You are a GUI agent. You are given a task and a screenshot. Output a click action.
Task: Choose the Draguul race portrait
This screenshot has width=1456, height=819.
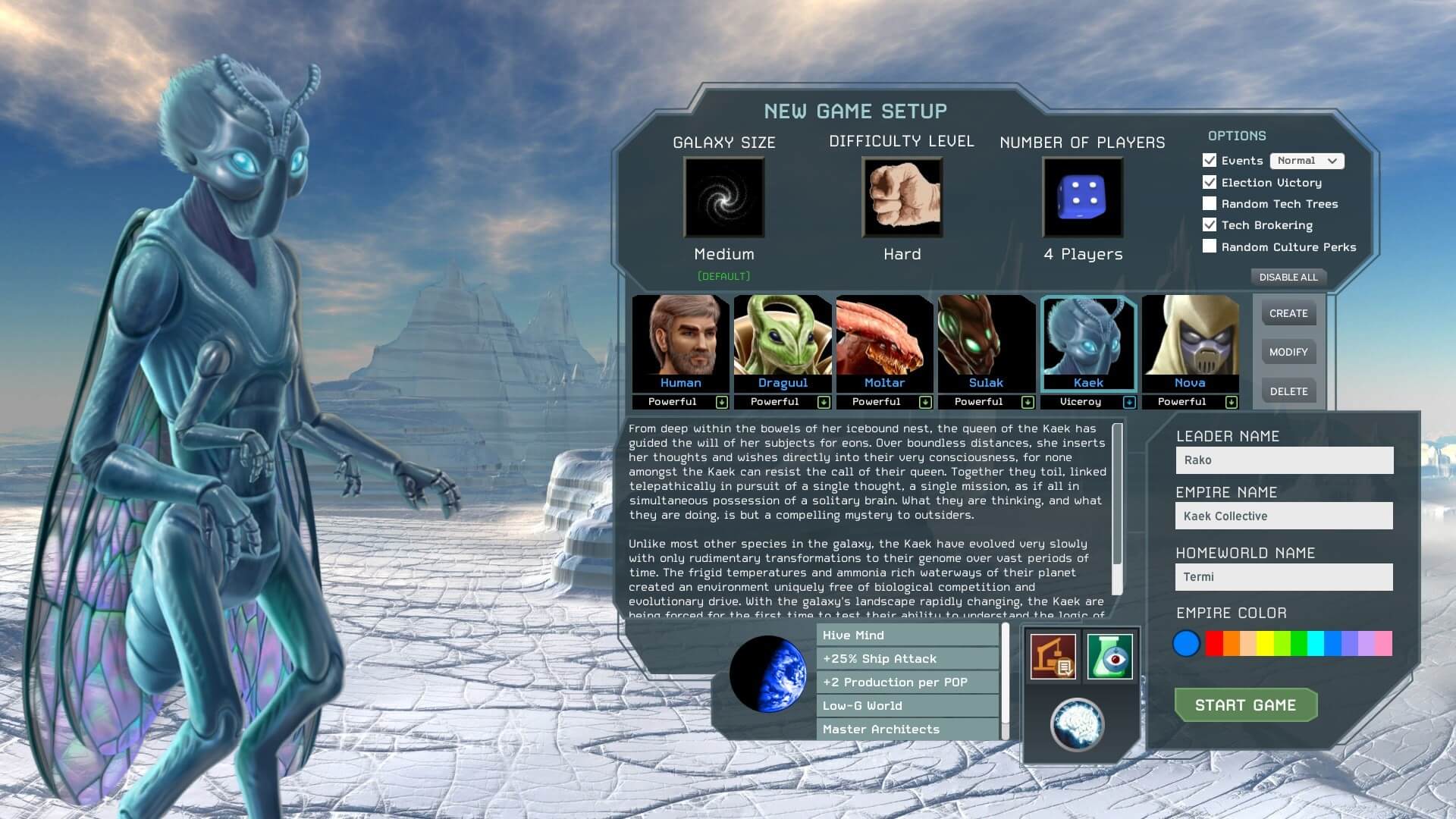pos(782,341)
